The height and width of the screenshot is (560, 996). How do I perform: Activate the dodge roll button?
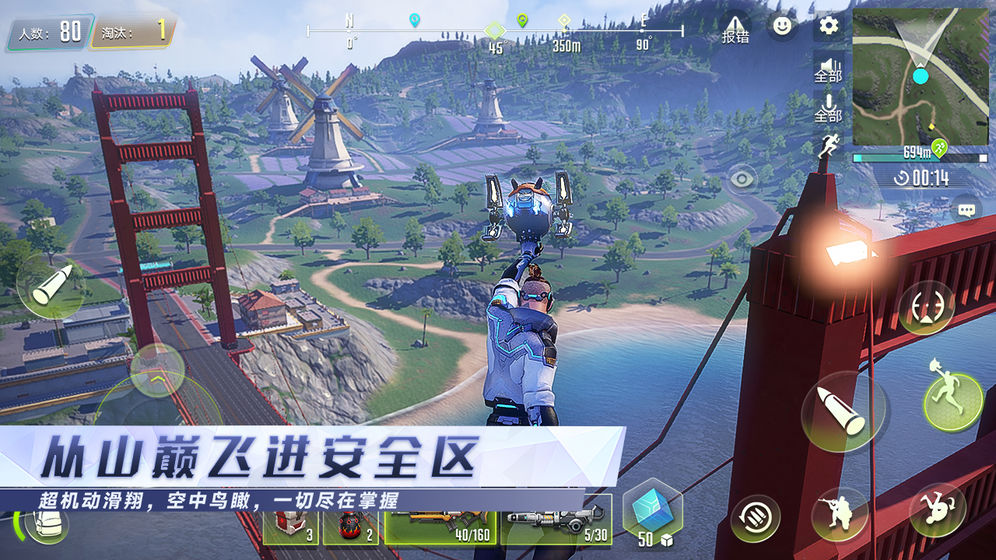tap(936, 510)
